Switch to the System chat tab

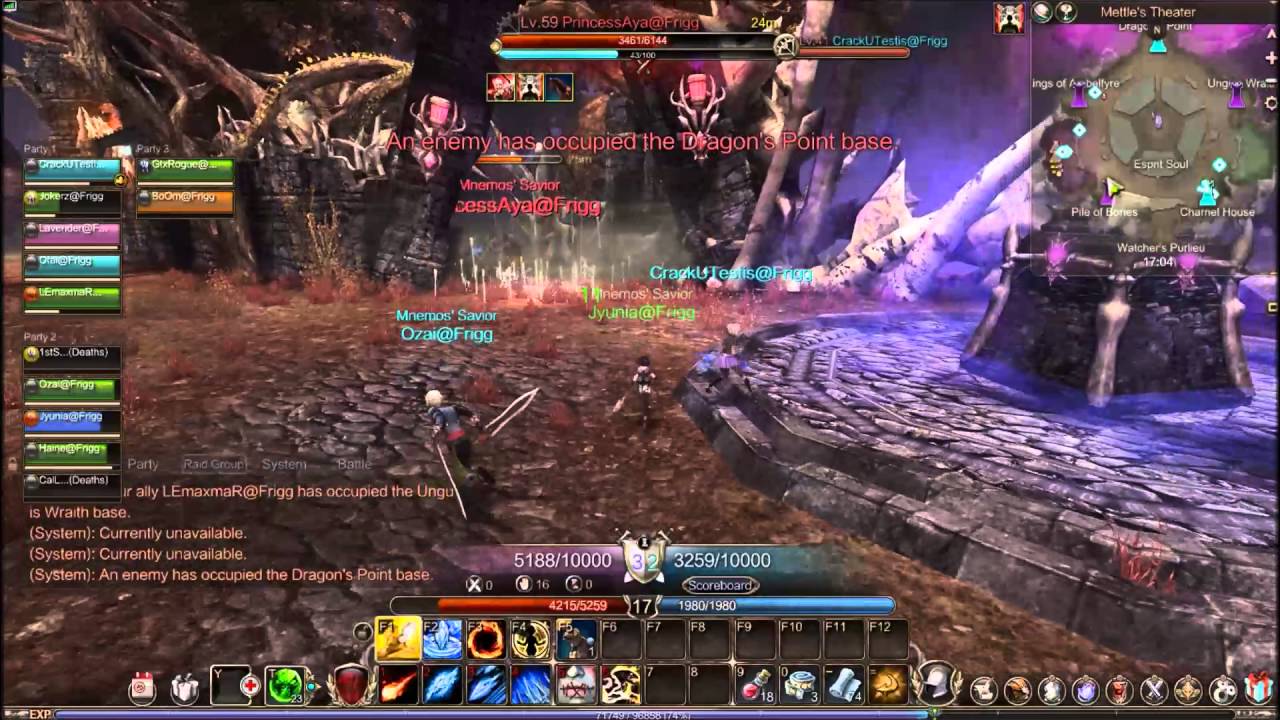[284, 464]
